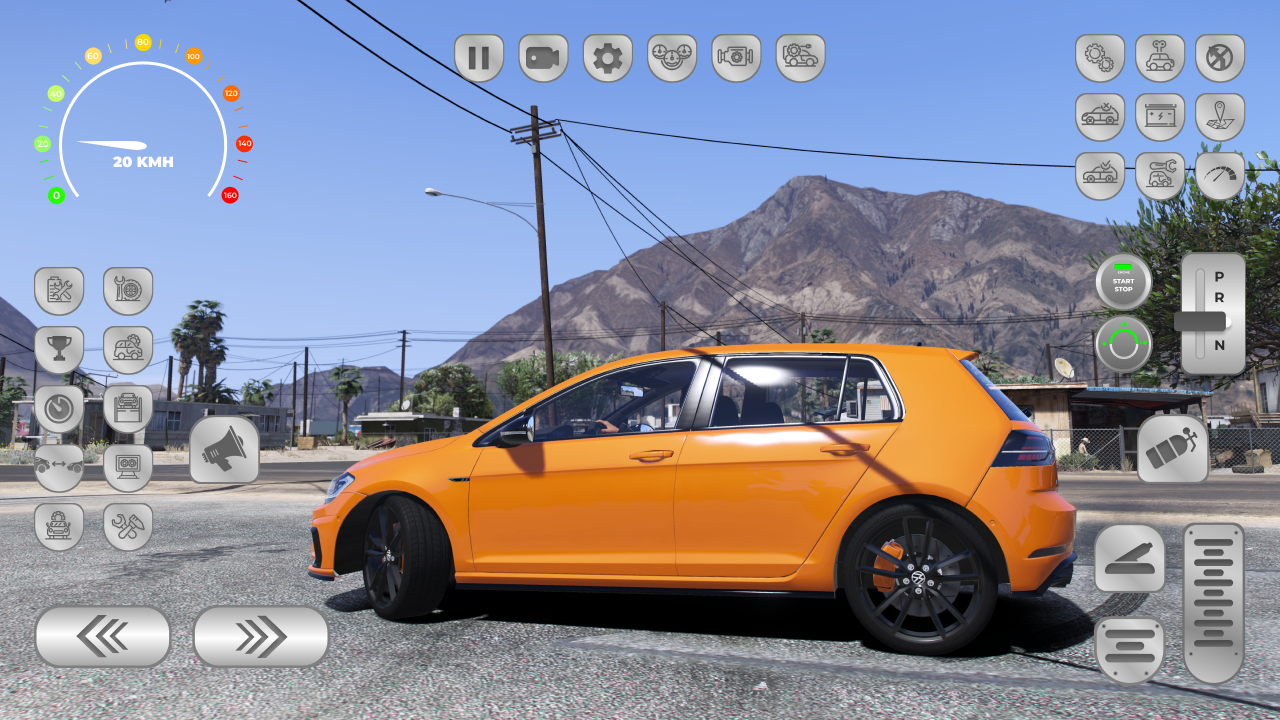Step on the tall gas pedal
This screenshot has height=720, width=1280.
pos(1214,603)
